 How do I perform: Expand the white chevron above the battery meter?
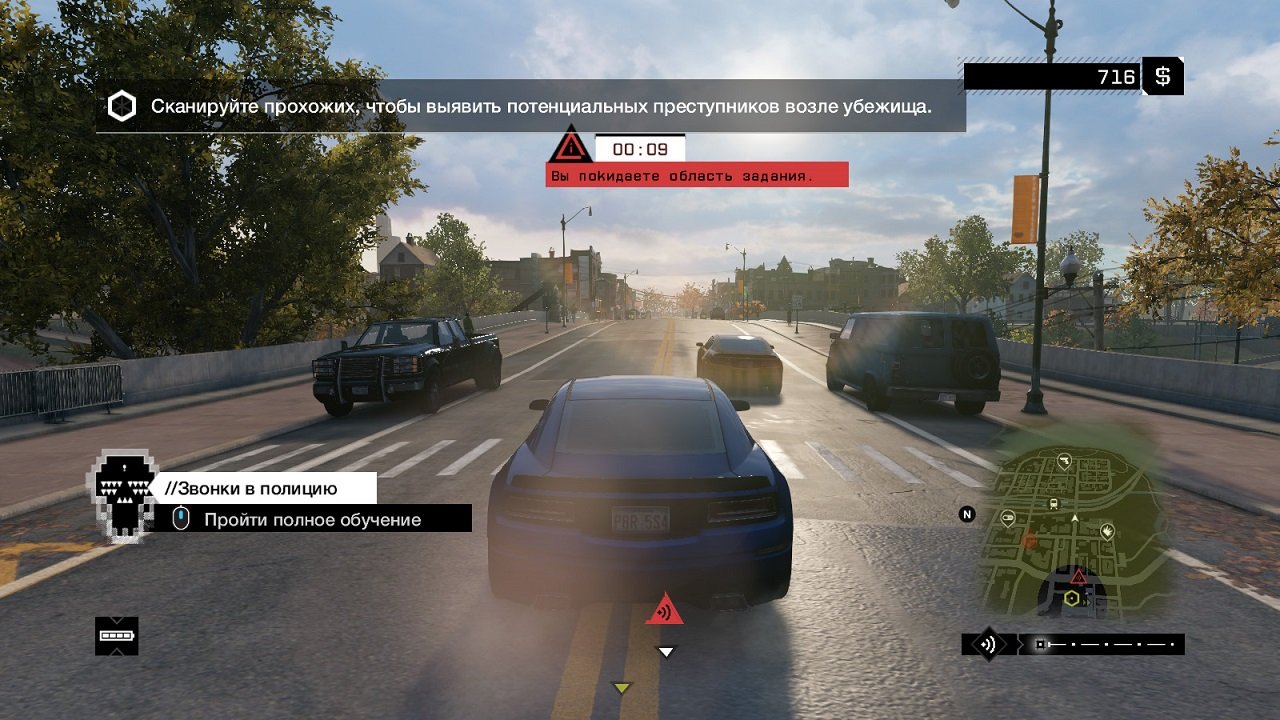(117, 619)
